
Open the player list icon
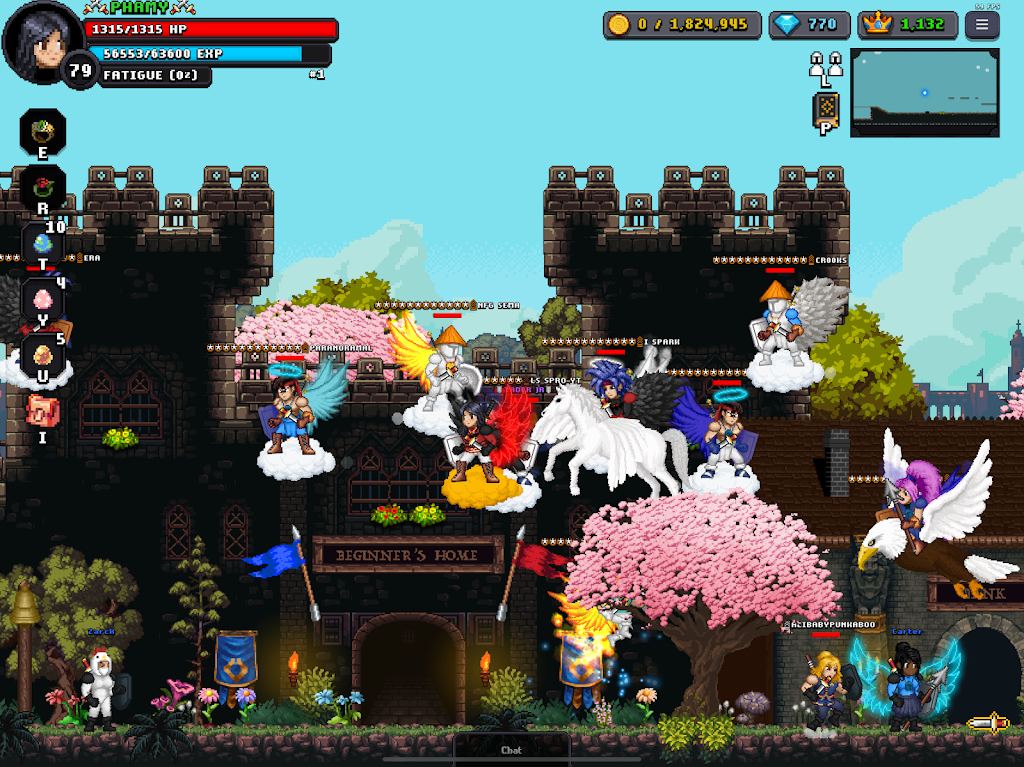825,66
